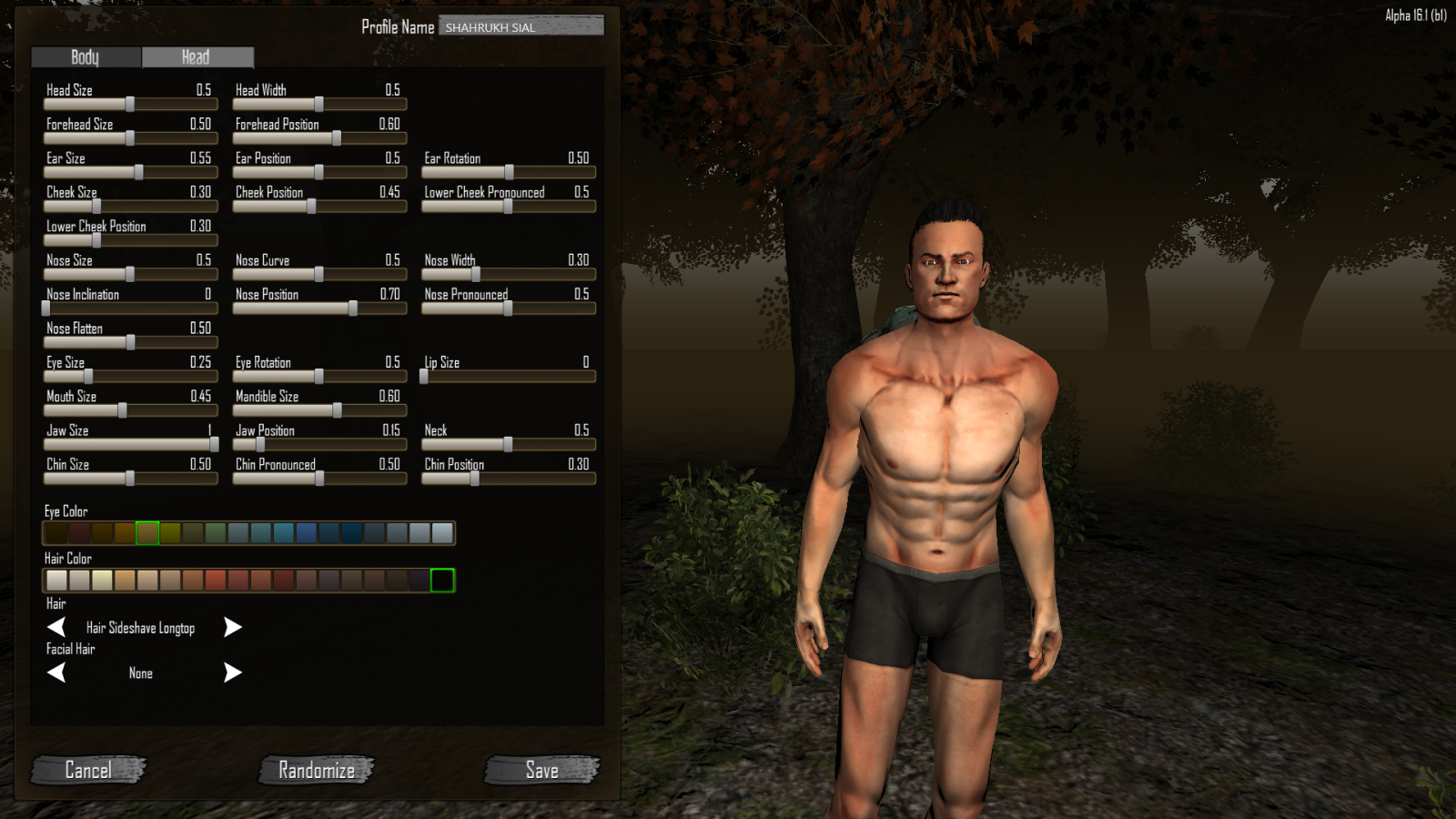
Task: Select the Head tab
Action: (x=196, y=57)
